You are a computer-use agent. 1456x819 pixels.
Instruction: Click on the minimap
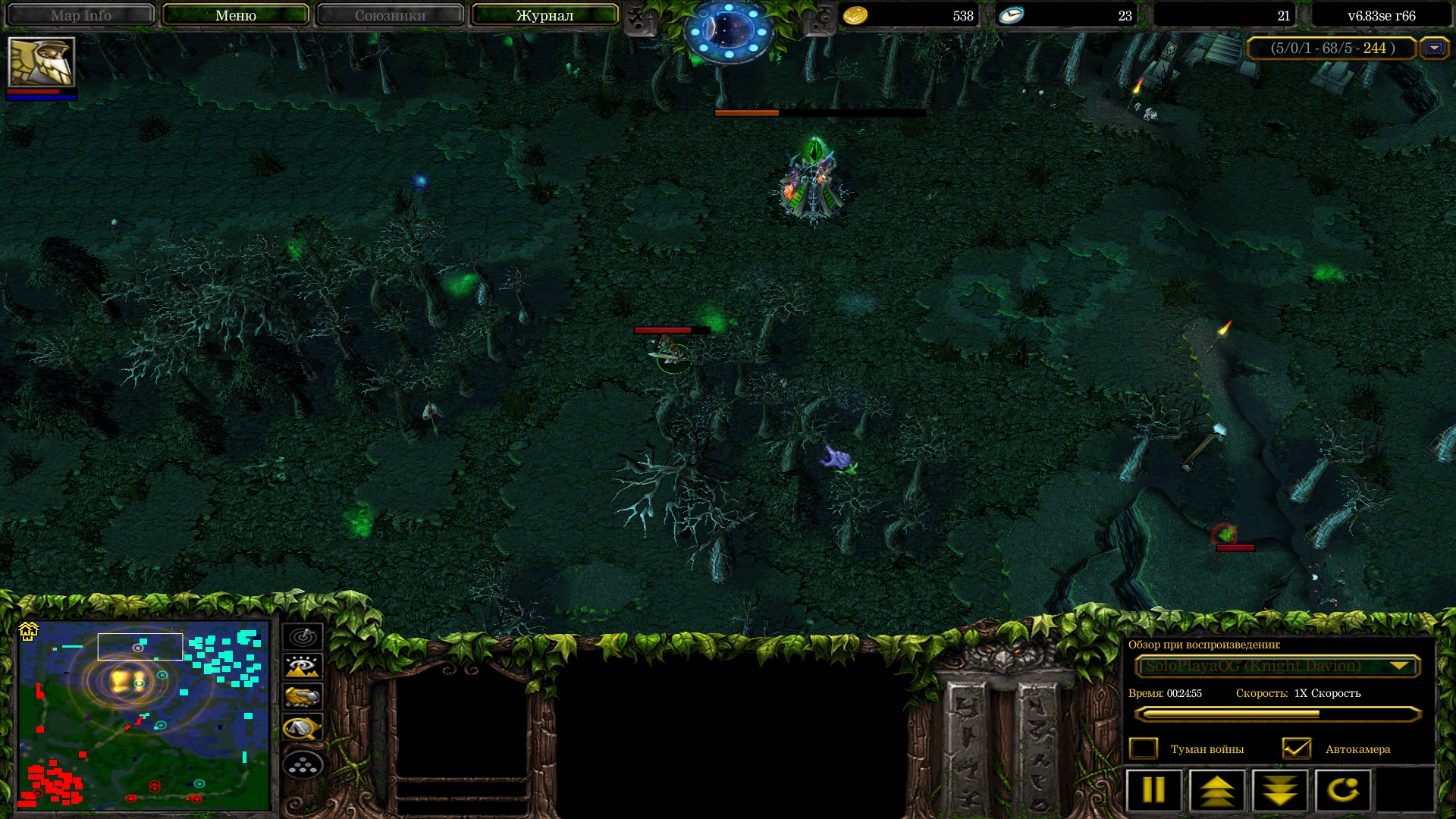(144, 715)
